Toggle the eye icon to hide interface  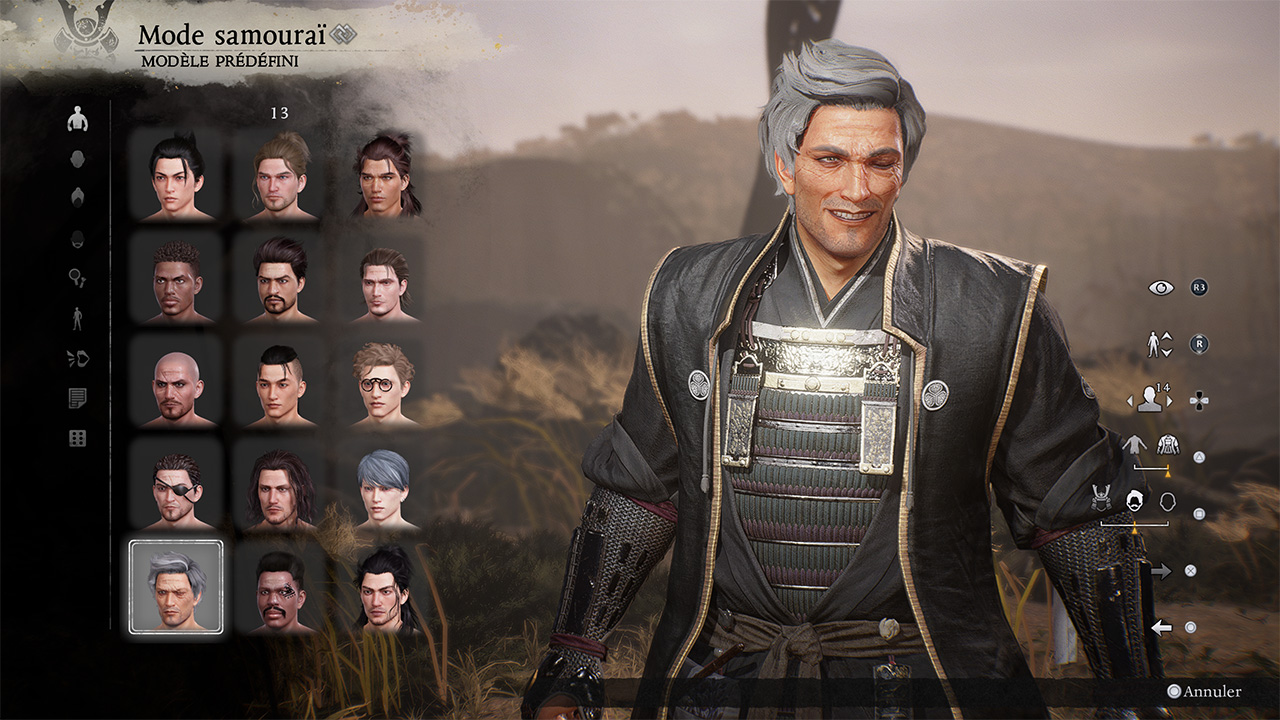(1161, 287)
